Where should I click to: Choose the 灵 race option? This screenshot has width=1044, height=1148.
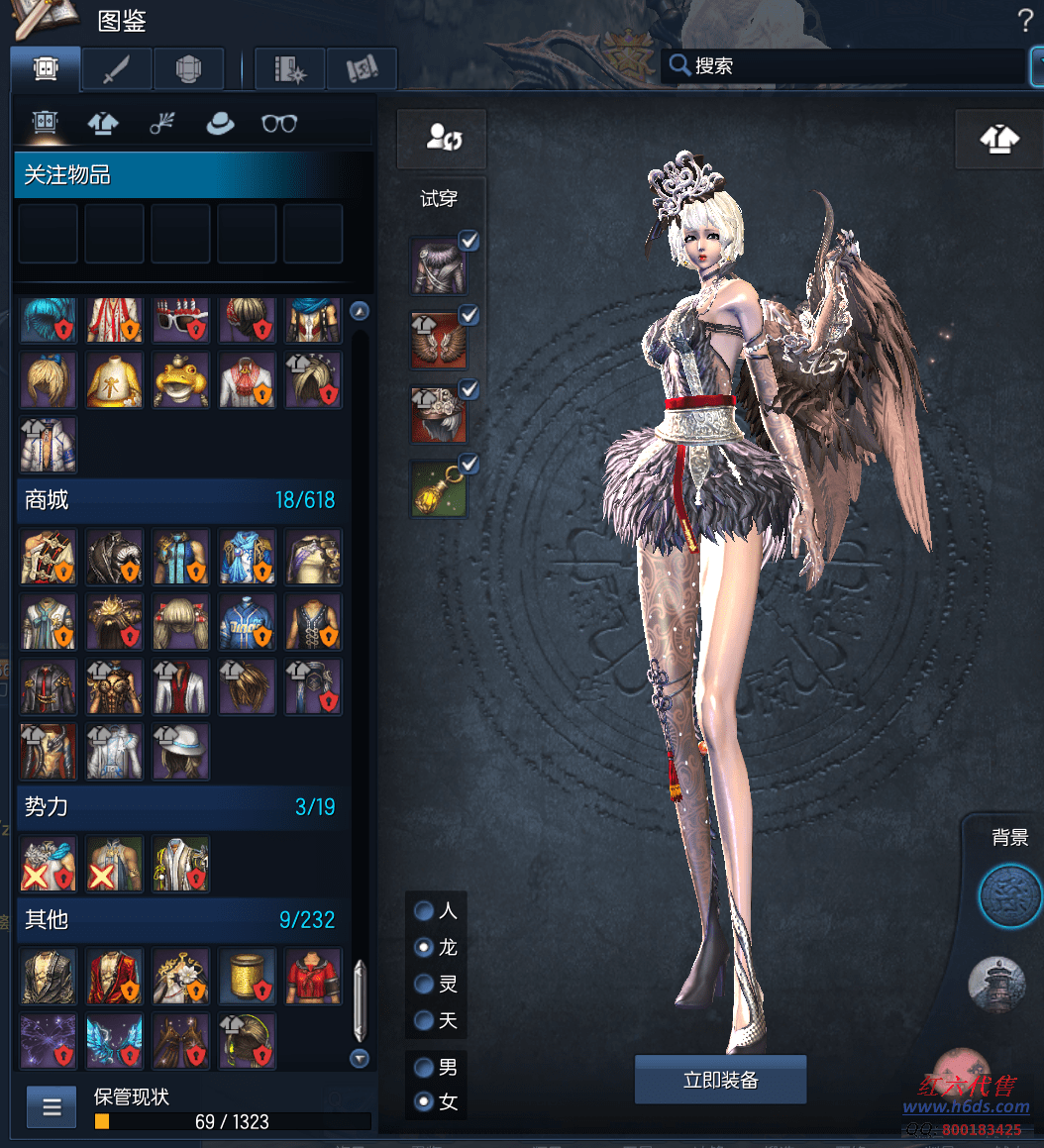coord(424,984)
